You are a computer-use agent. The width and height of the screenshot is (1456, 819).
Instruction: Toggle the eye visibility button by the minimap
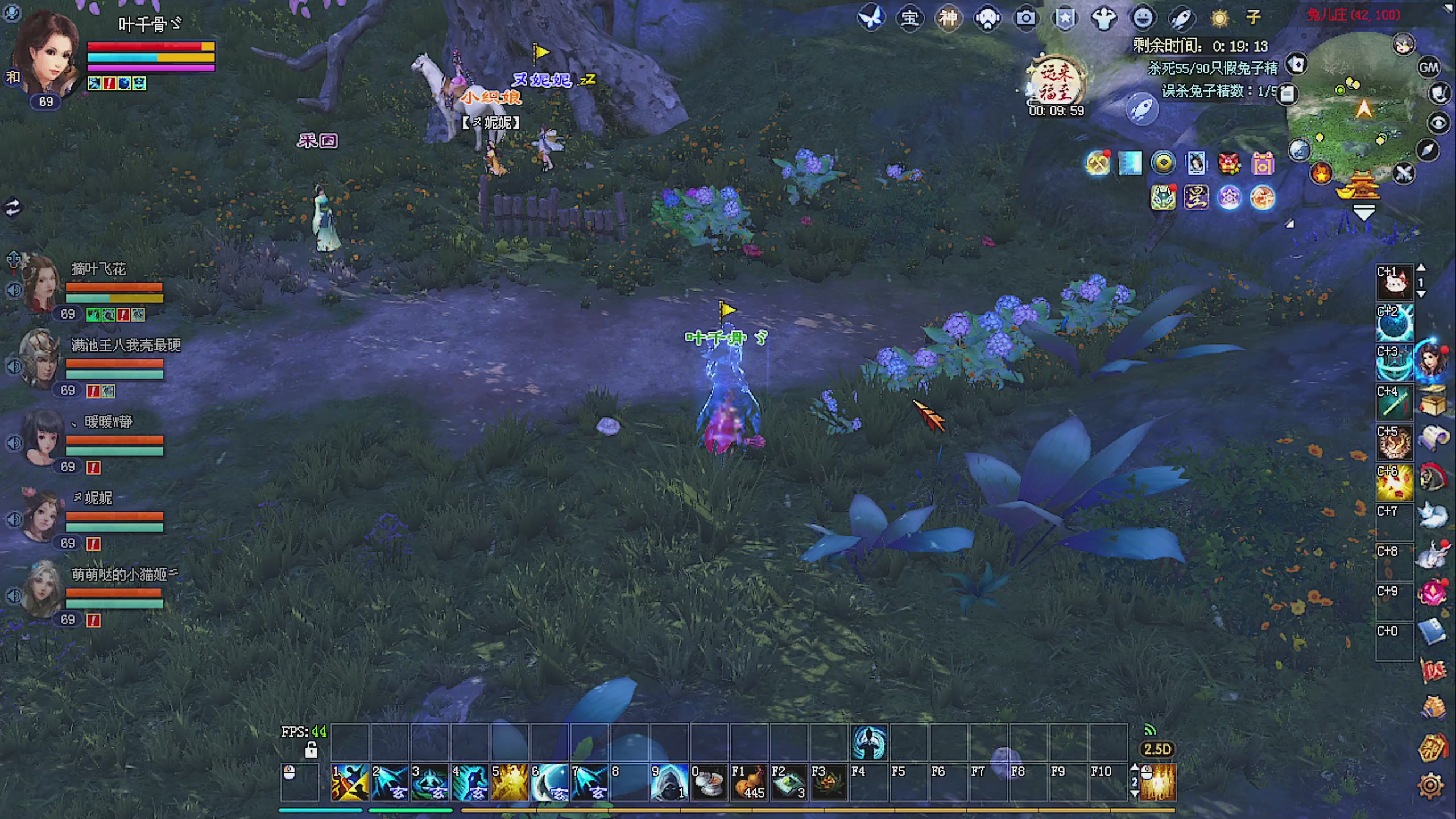1439,123
